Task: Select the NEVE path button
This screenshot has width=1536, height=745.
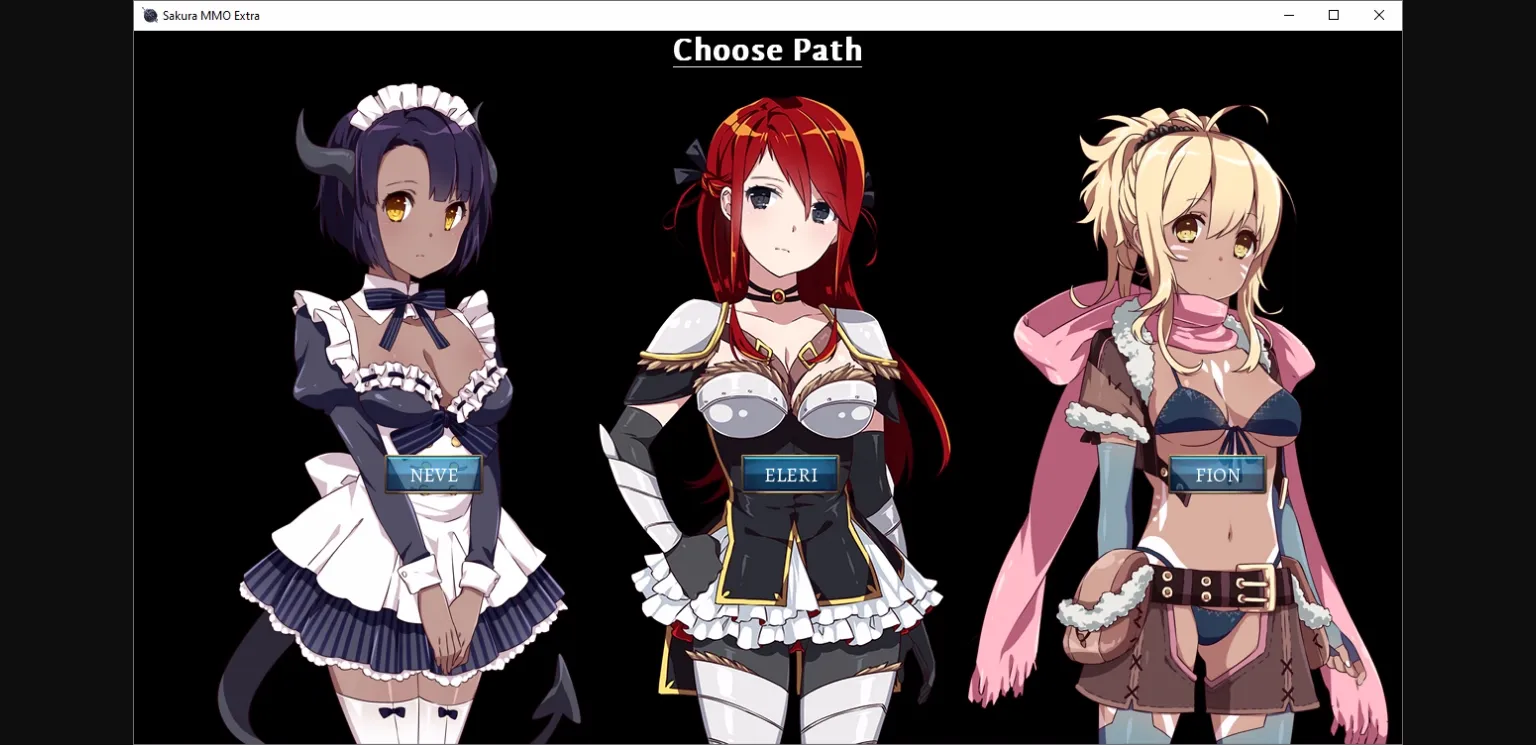Action: click(x=434, y=474)
